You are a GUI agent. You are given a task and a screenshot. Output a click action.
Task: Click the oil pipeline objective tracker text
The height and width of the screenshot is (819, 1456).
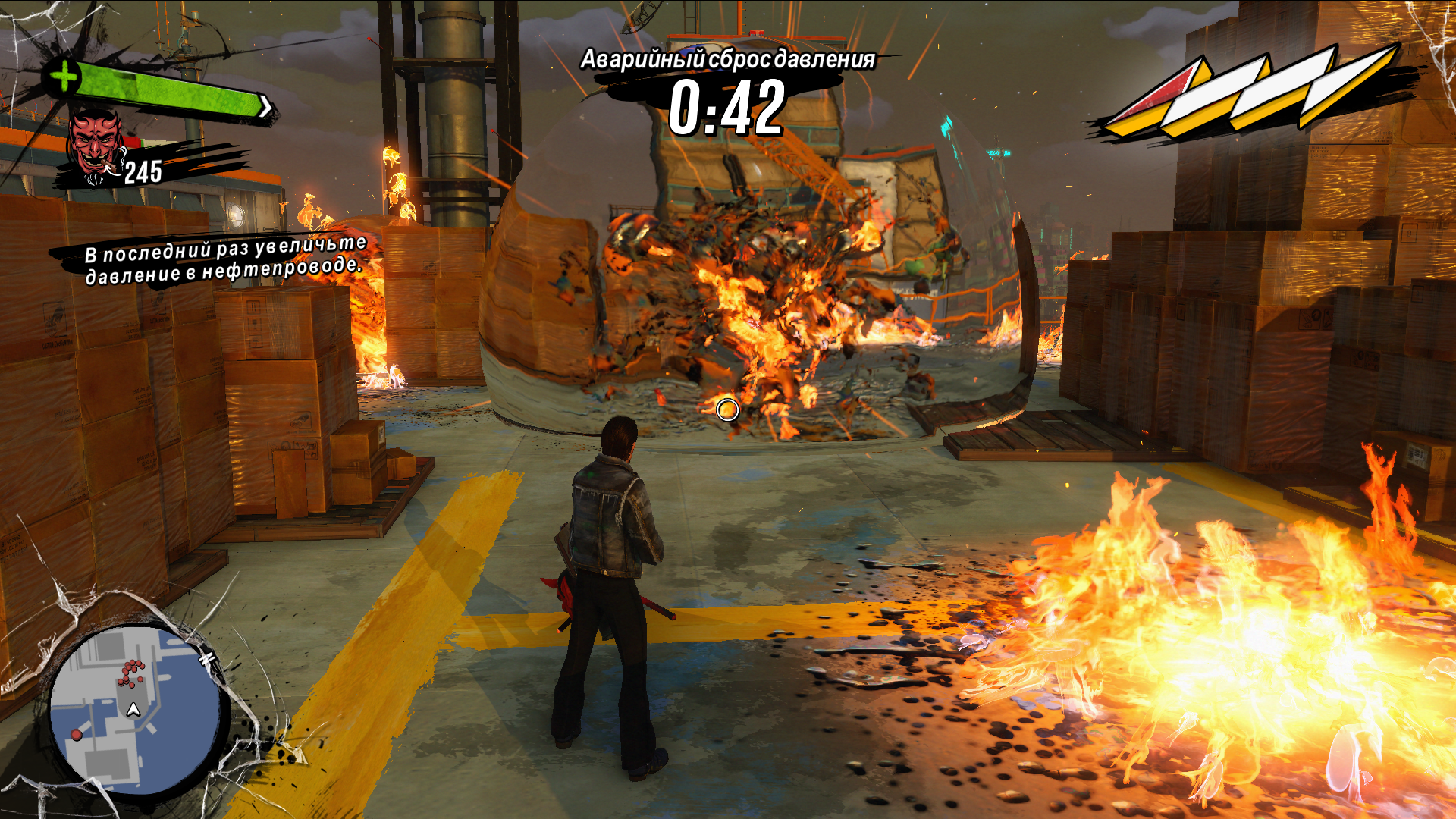click(224, 260)
